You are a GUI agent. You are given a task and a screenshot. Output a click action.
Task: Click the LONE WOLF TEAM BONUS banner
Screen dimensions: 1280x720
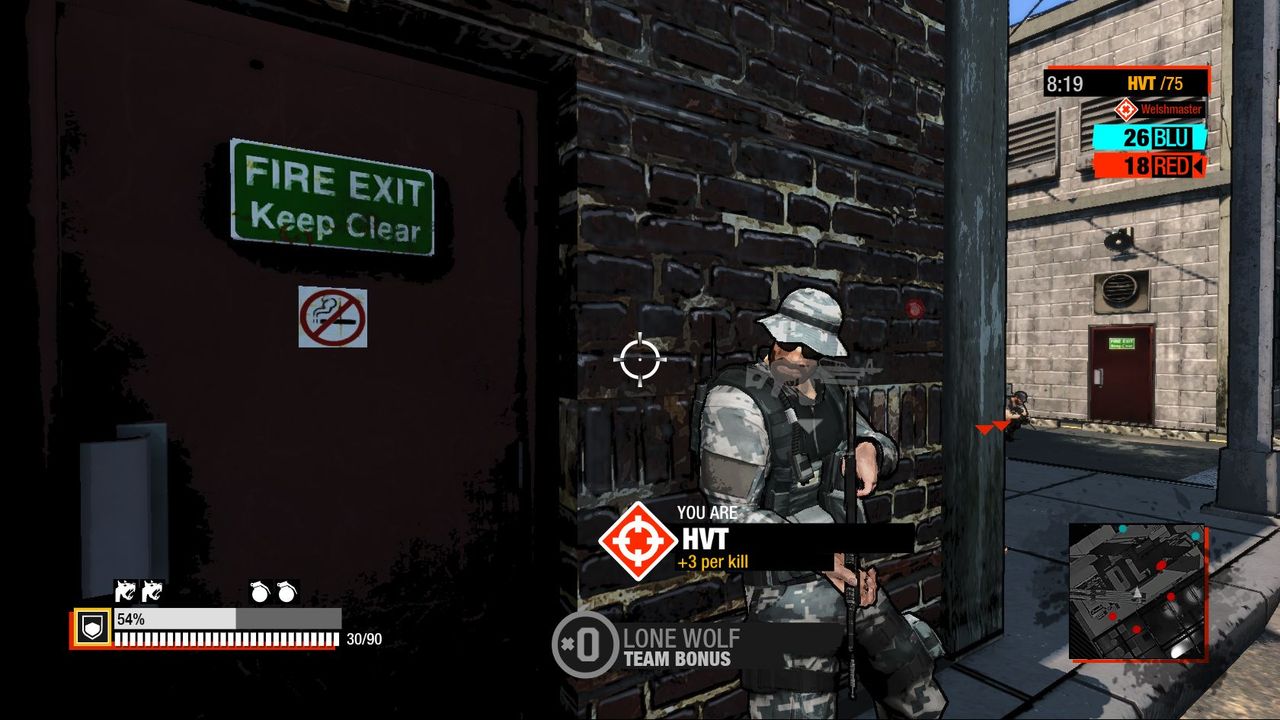point(680,646)
